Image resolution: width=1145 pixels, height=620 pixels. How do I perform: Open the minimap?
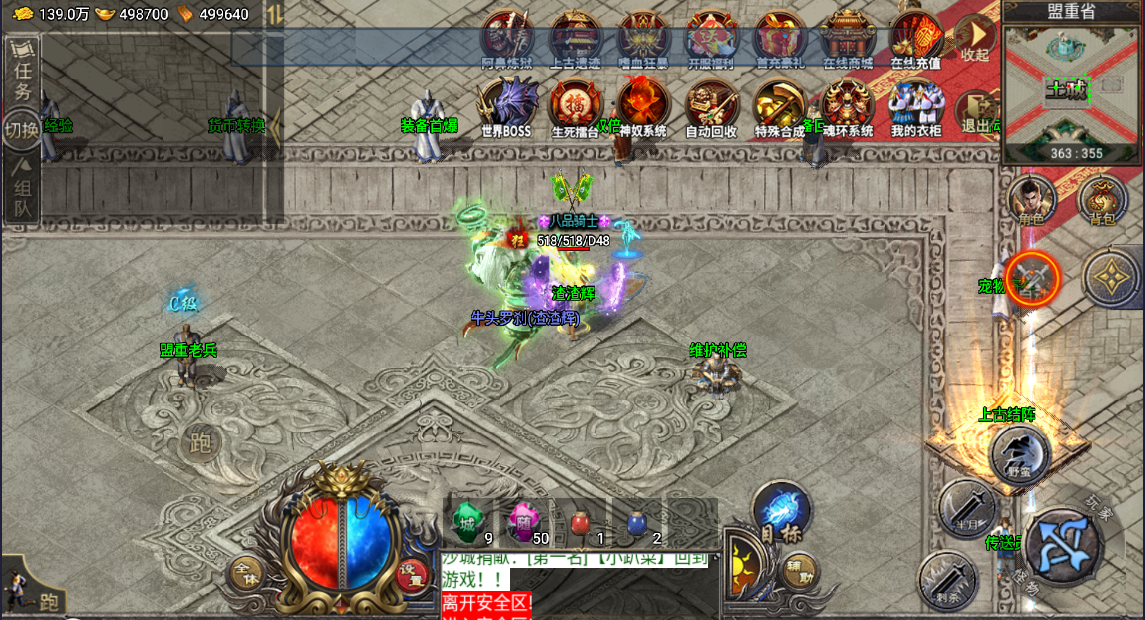1072,88
